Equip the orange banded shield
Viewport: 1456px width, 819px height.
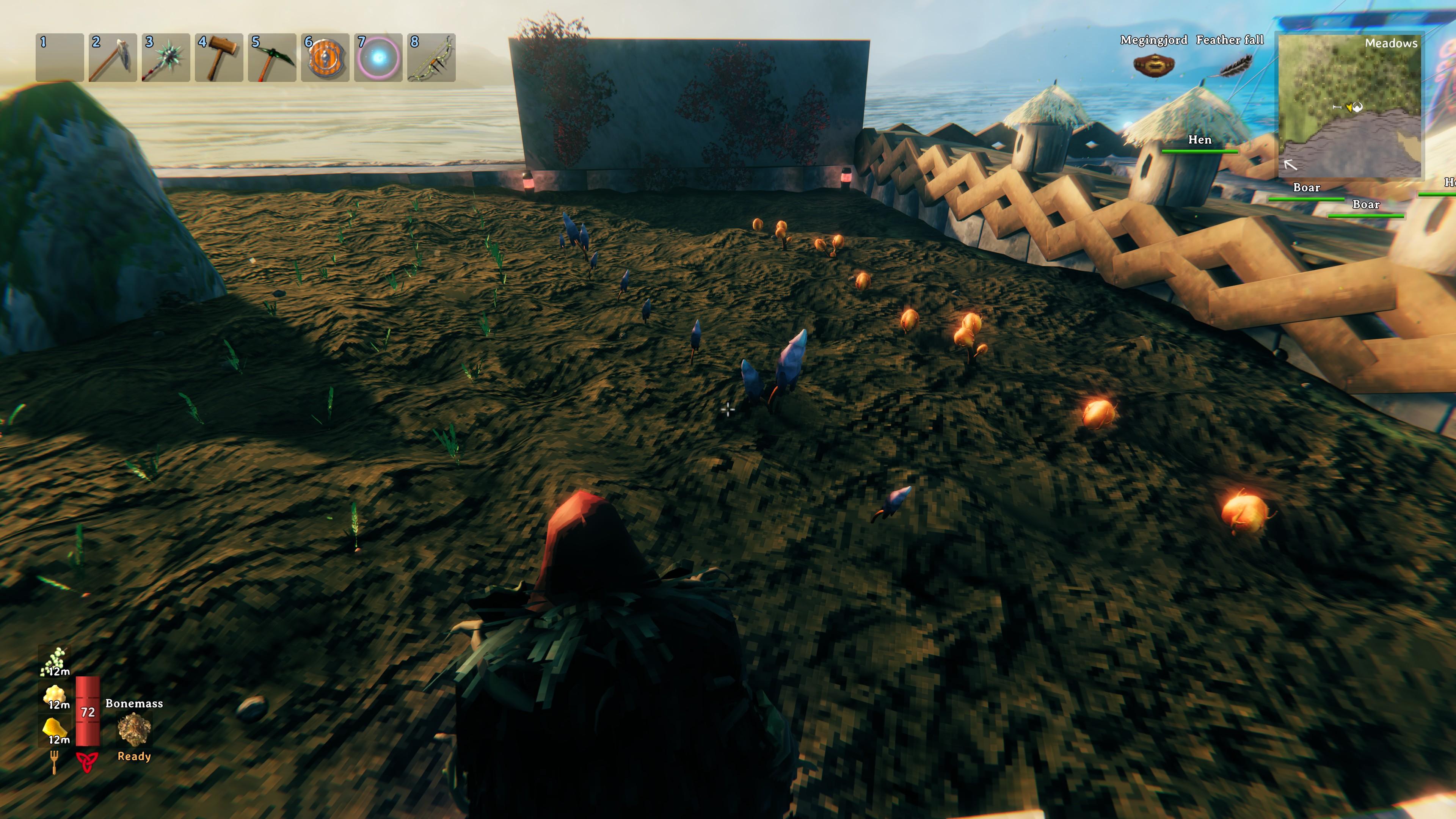pyautogui.click(x=325, y=58)
